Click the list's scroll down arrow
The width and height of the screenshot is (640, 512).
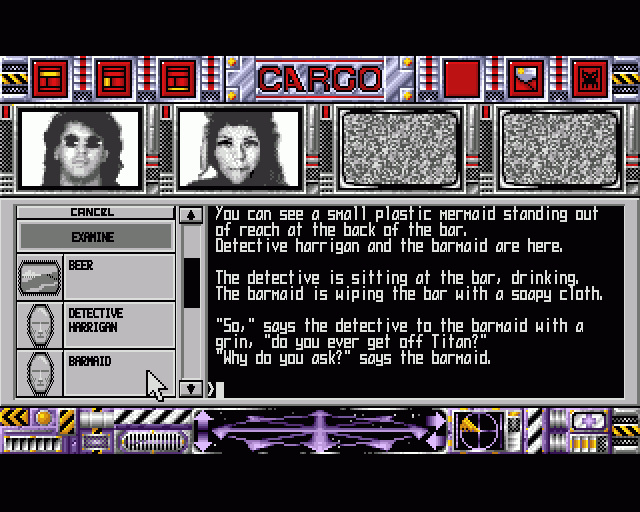click(190, 388)
